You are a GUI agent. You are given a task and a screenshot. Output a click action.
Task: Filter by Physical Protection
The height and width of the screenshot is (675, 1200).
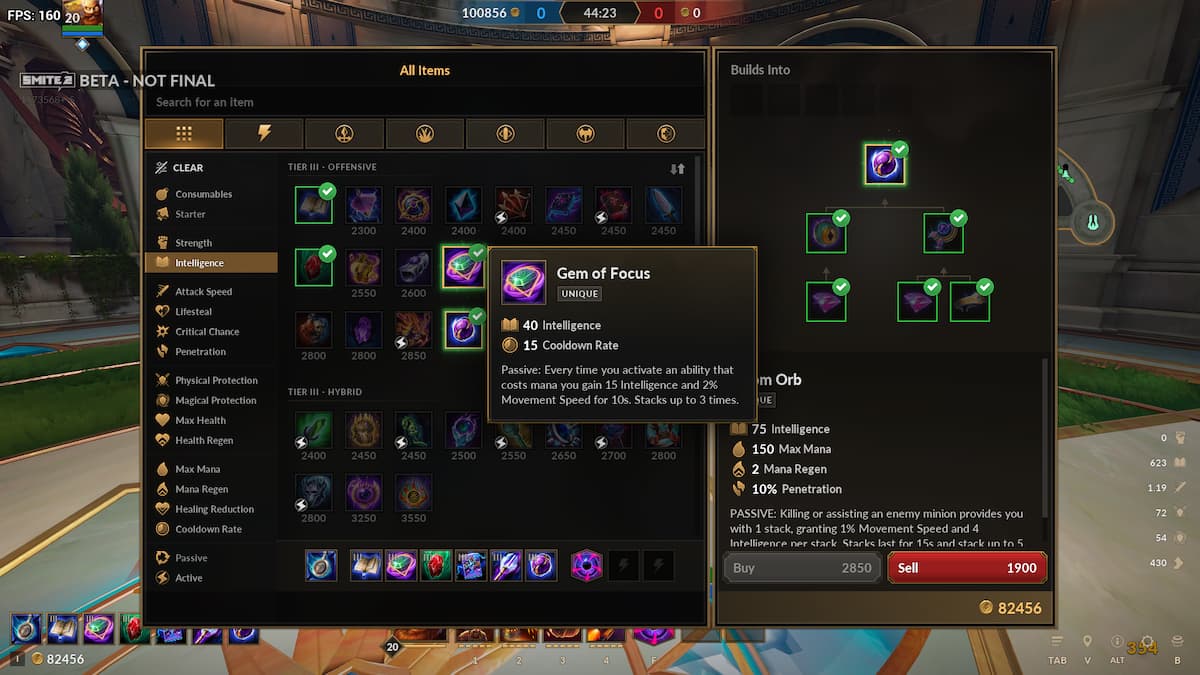216,381
